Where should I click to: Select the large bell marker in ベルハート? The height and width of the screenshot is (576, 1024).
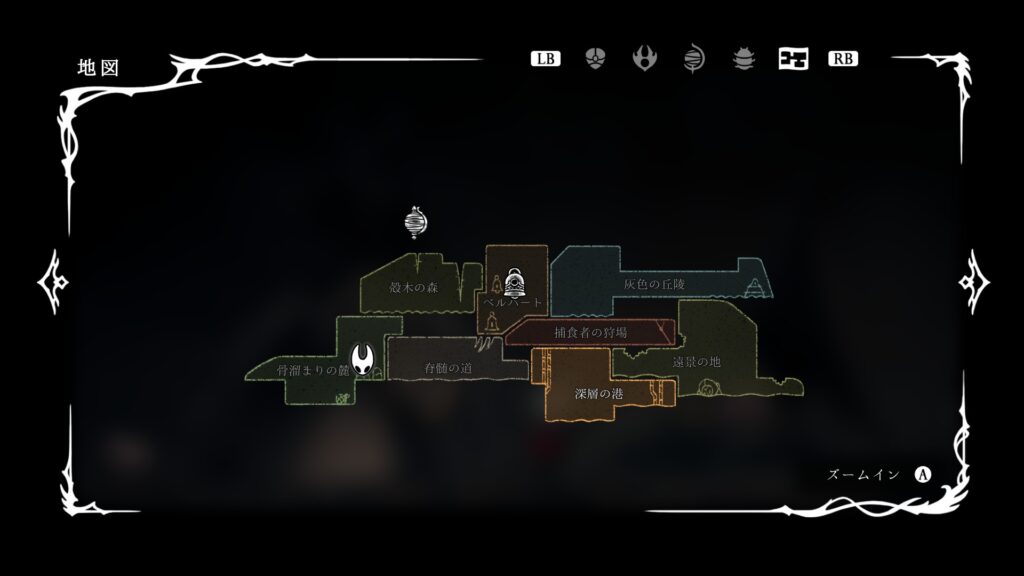pyautogui.click(x=515, y=281)
